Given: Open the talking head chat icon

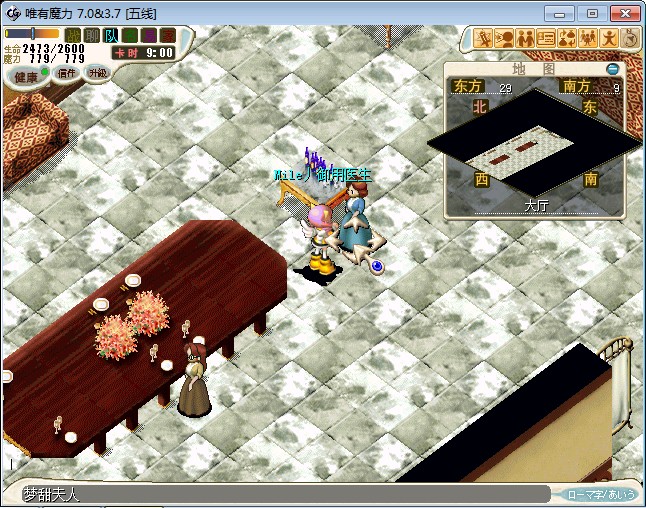Looking at the screenshot, I should (x=505, y=39).
